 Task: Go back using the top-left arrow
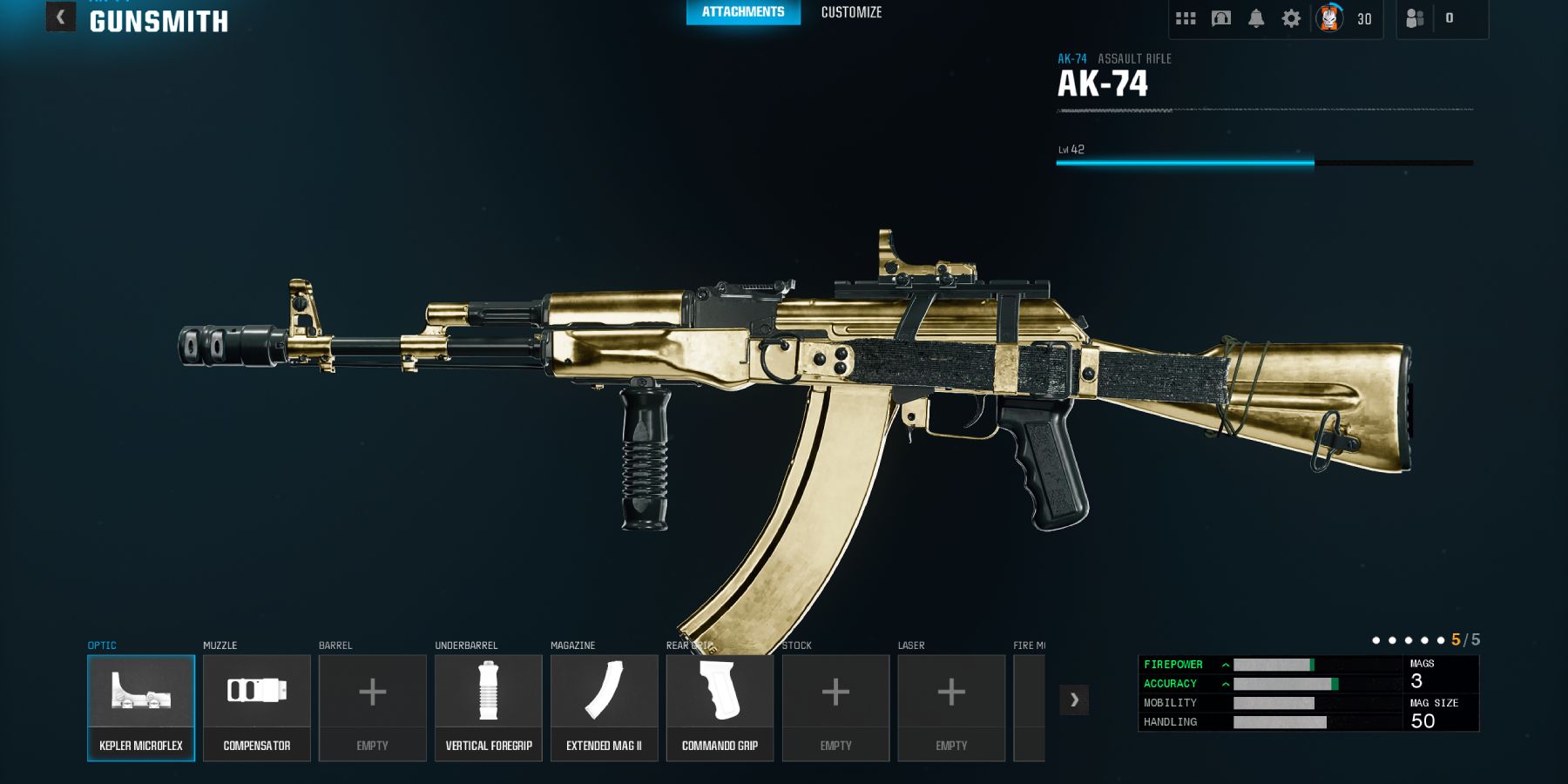click(x=60, y=17)
